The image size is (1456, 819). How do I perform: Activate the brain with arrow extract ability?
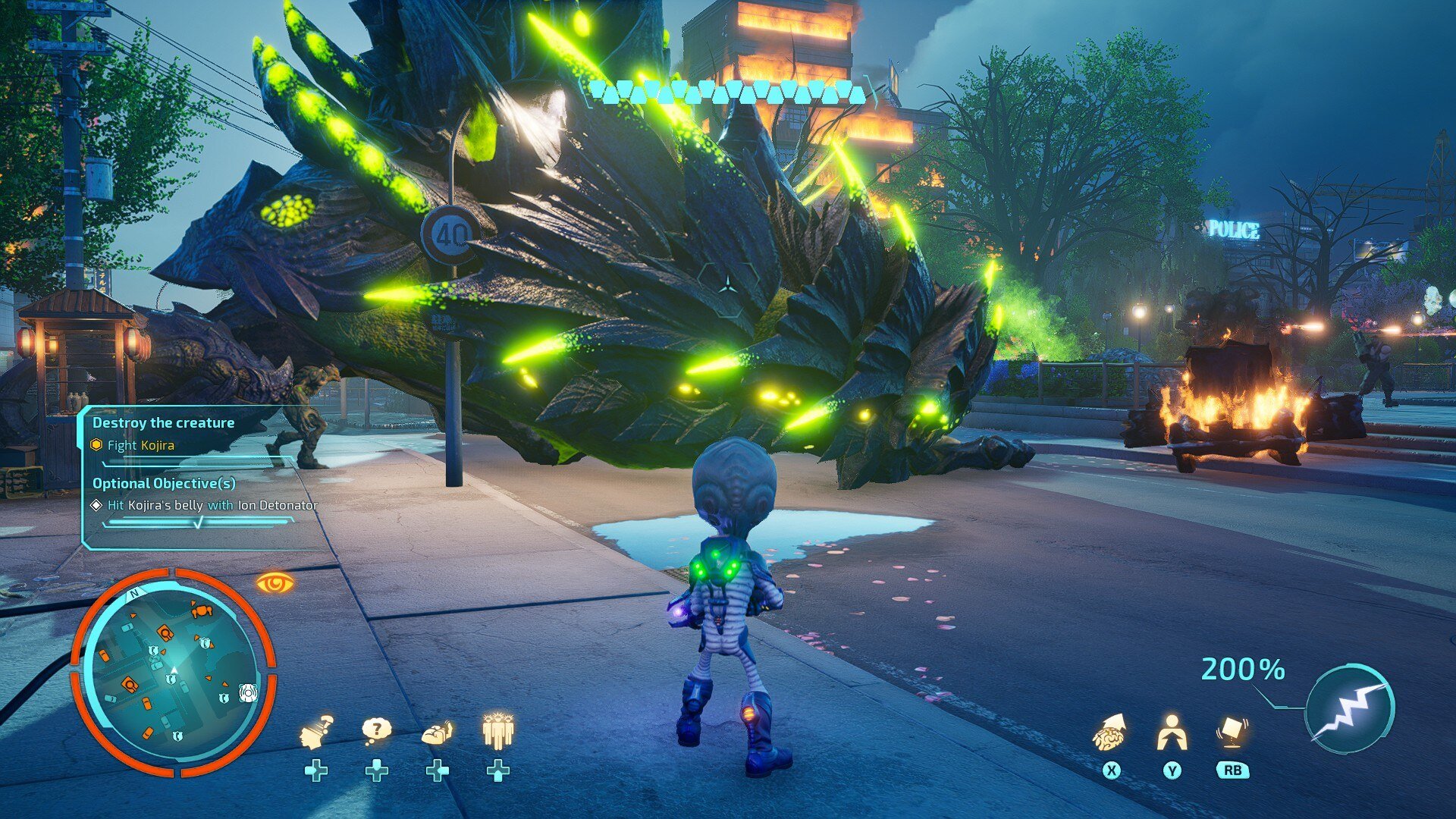[1110, 732]
